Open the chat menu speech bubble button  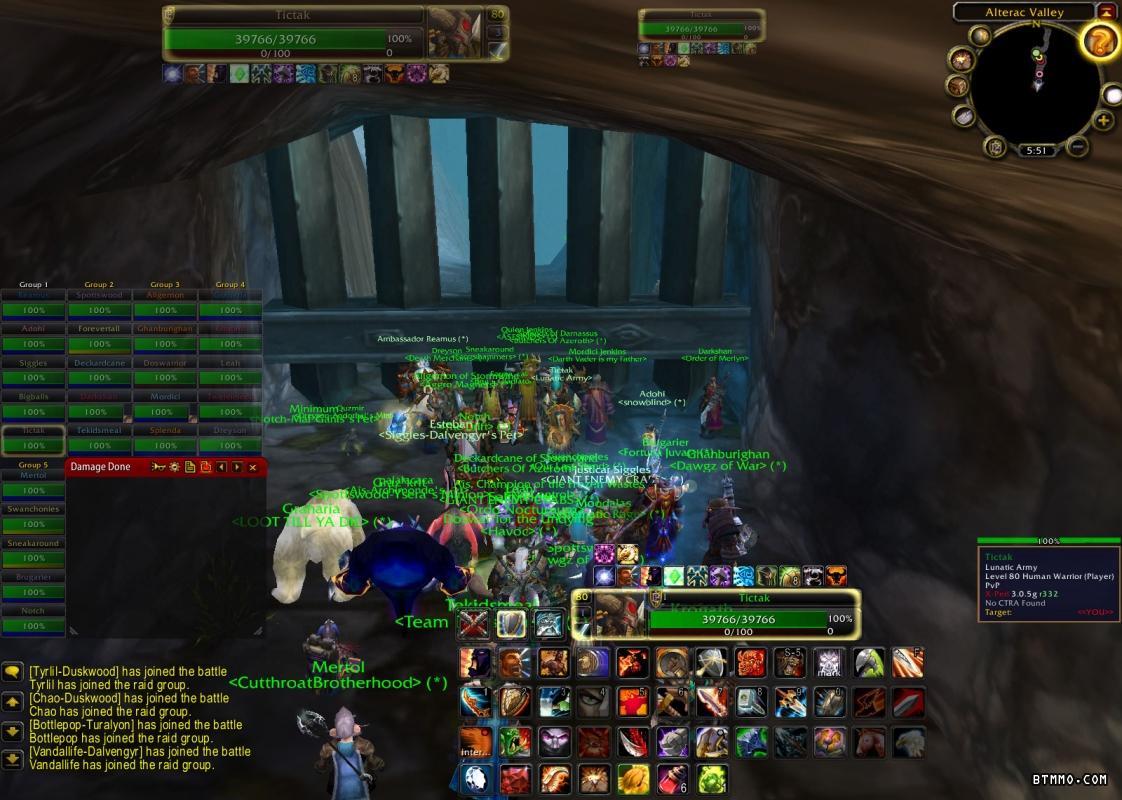pyautogui.click(x=13, y=673)
